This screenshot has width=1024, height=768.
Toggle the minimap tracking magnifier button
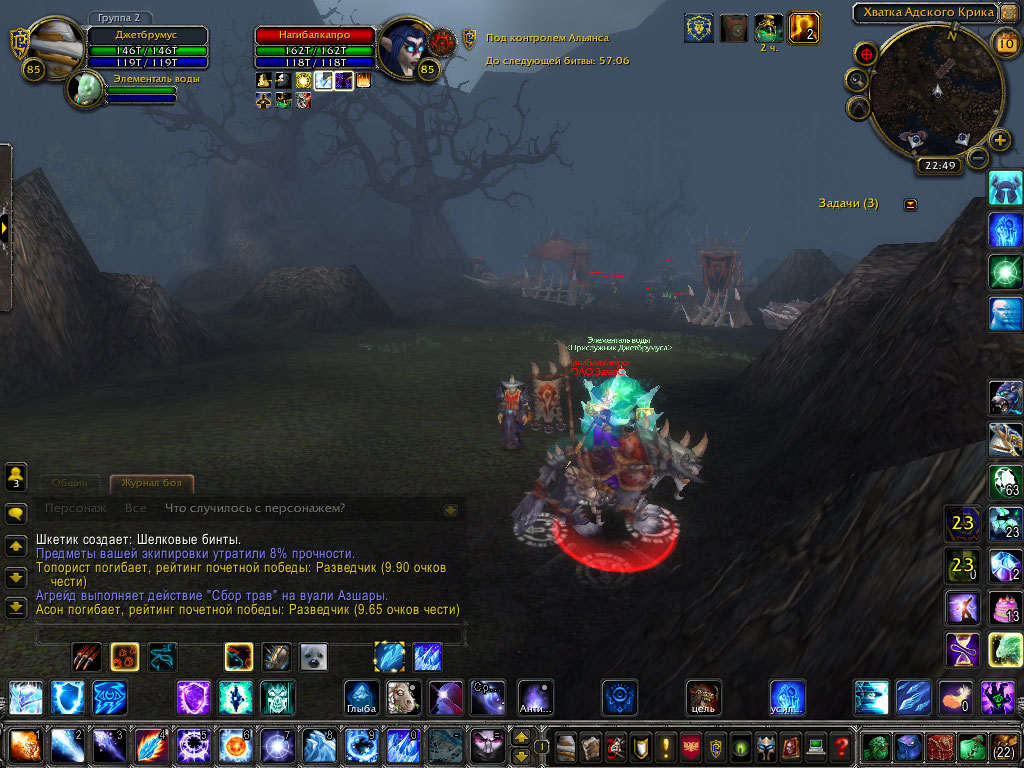pos(857,80)
